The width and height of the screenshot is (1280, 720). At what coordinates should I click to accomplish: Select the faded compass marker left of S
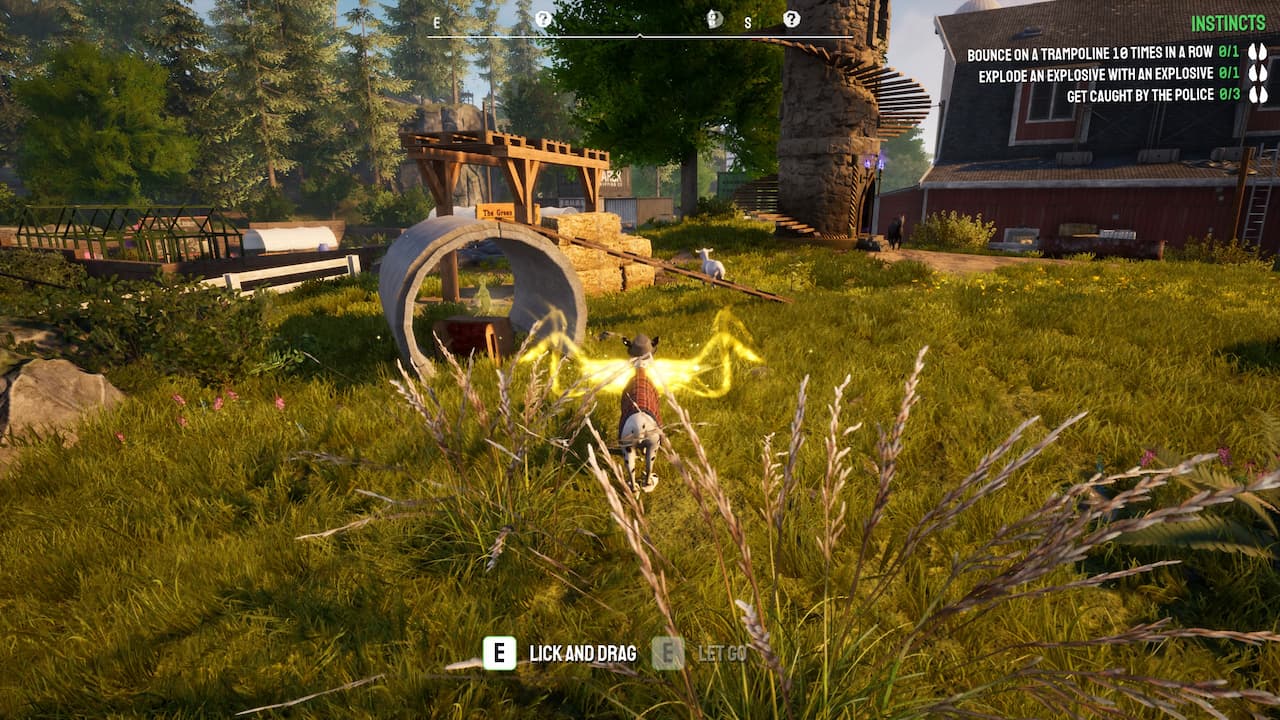714,19
